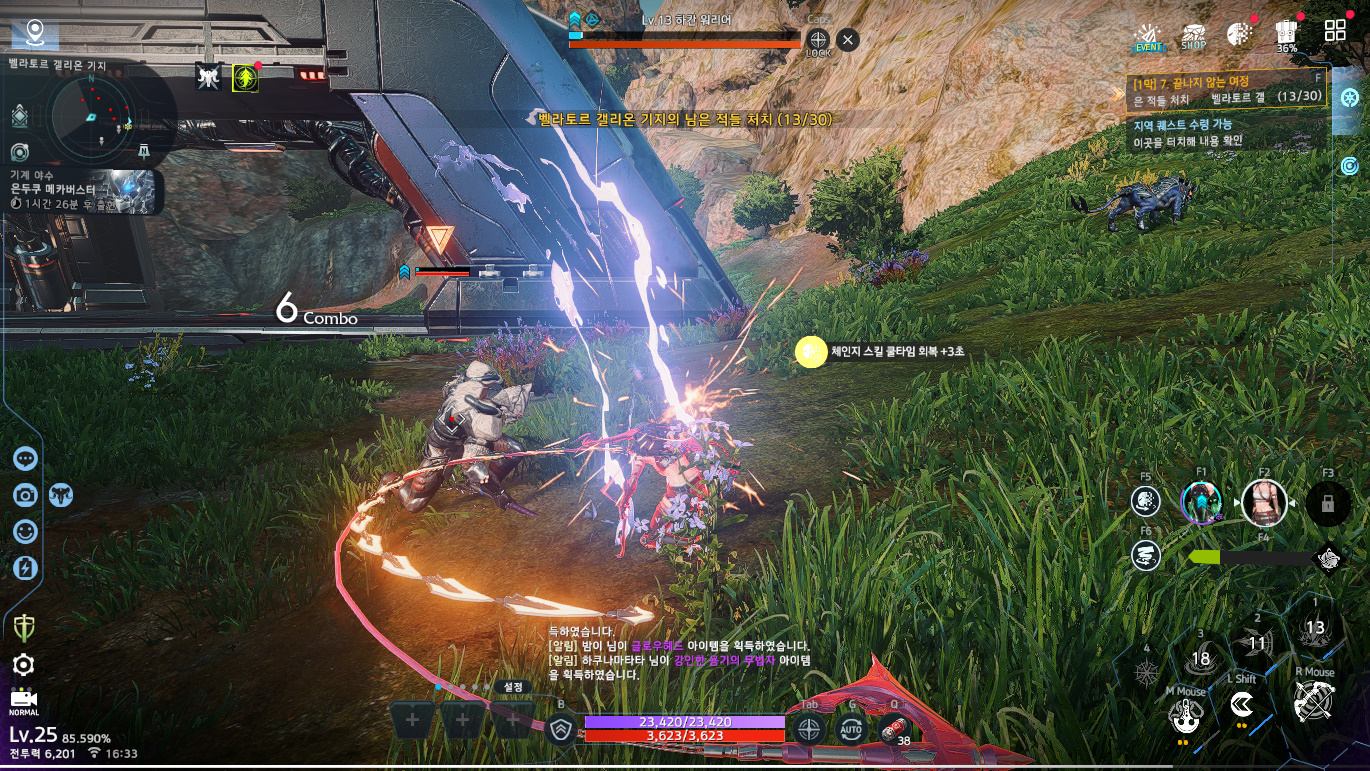
Task: Open the chat speech bubble icon
Action: pos(26,458)
